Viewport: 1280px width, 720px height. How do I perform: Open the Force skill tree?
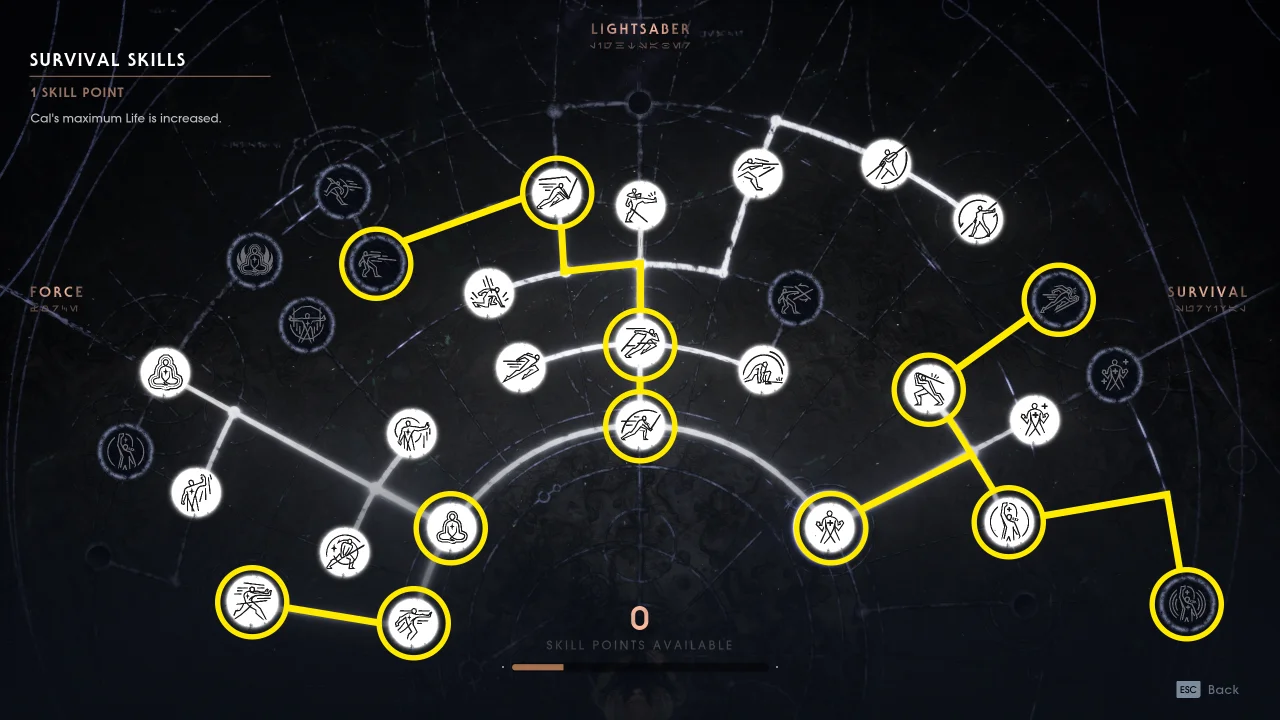(x=57, y=291)
